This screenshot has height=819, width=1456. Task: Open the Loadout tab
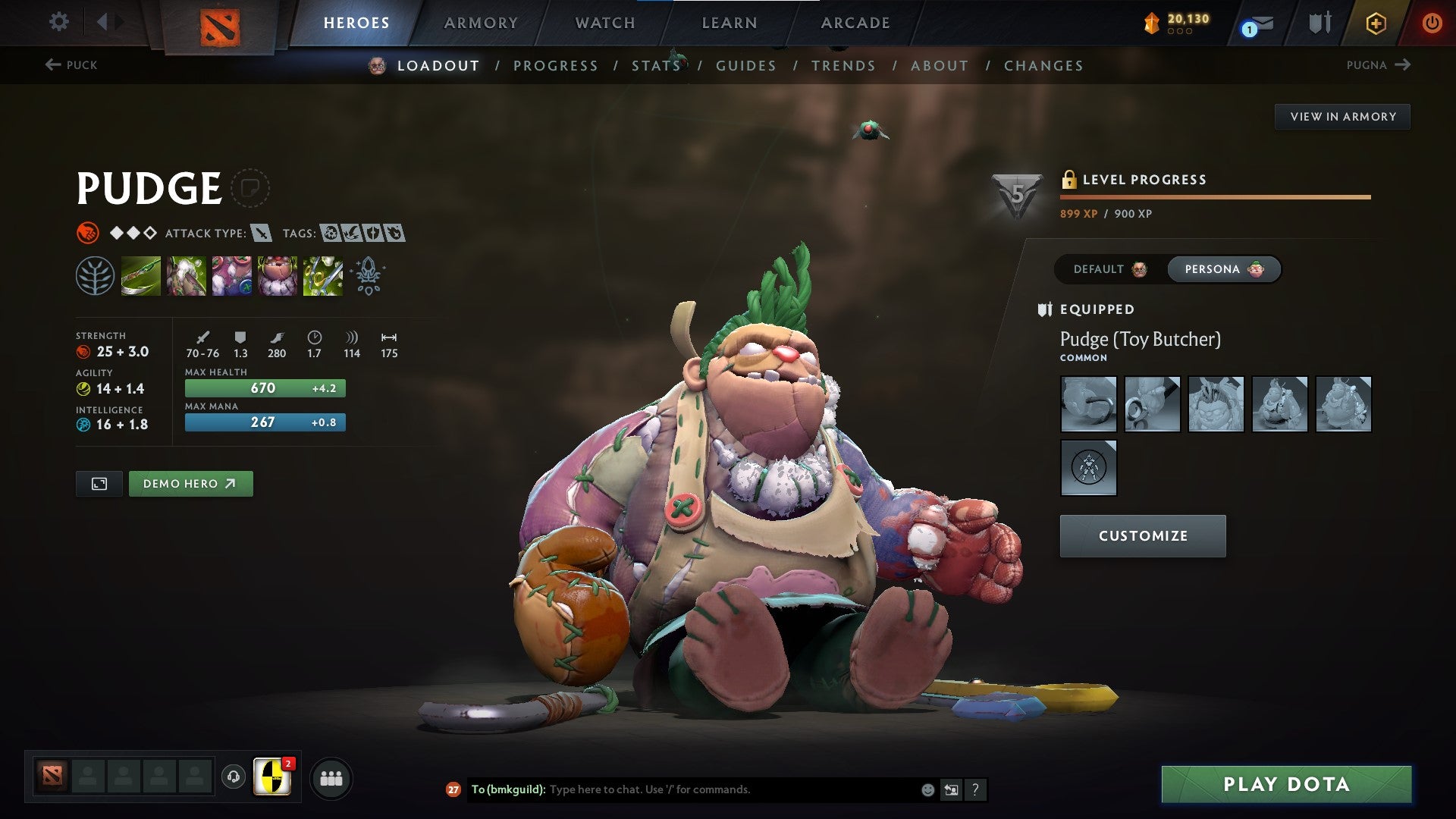(x=438, y=66)
